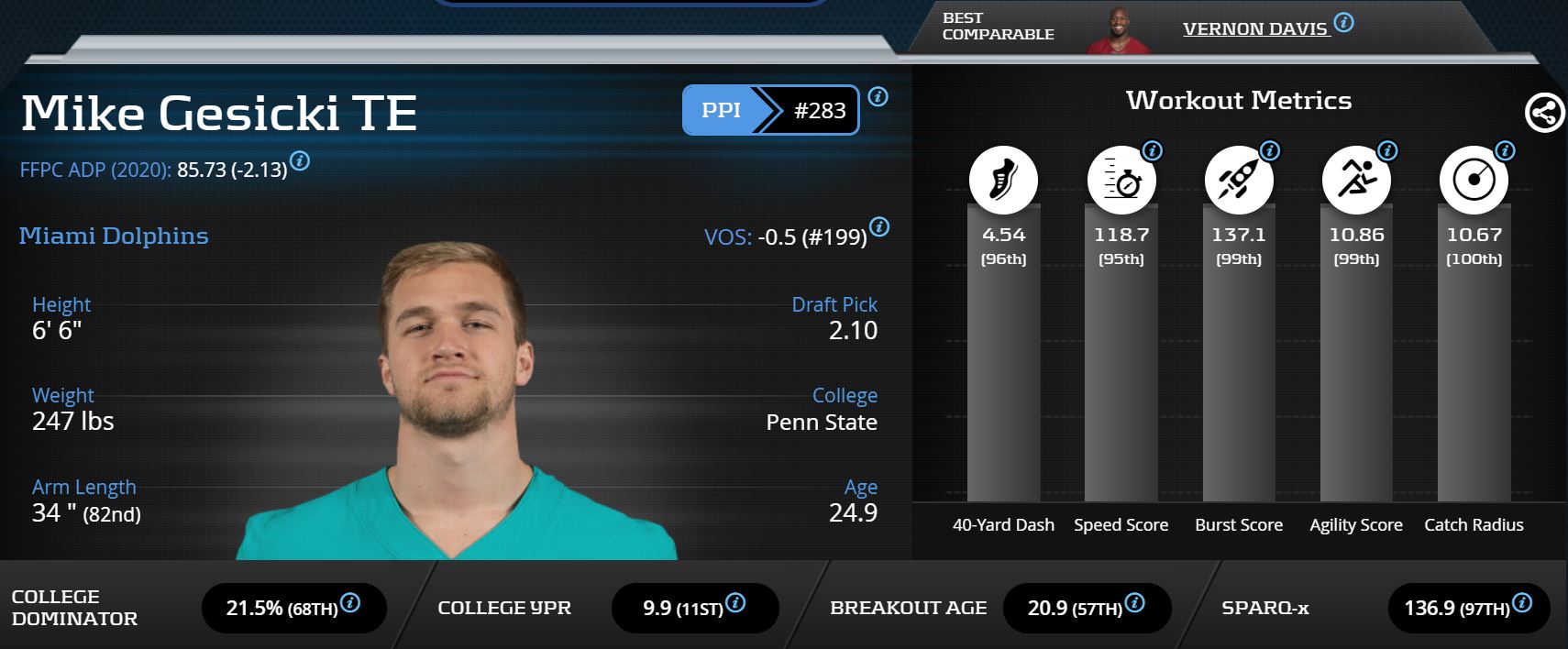Select the 40-Yard Dash shoe icon
This screenshot has width=1568, height=649.
point(1003,179)
